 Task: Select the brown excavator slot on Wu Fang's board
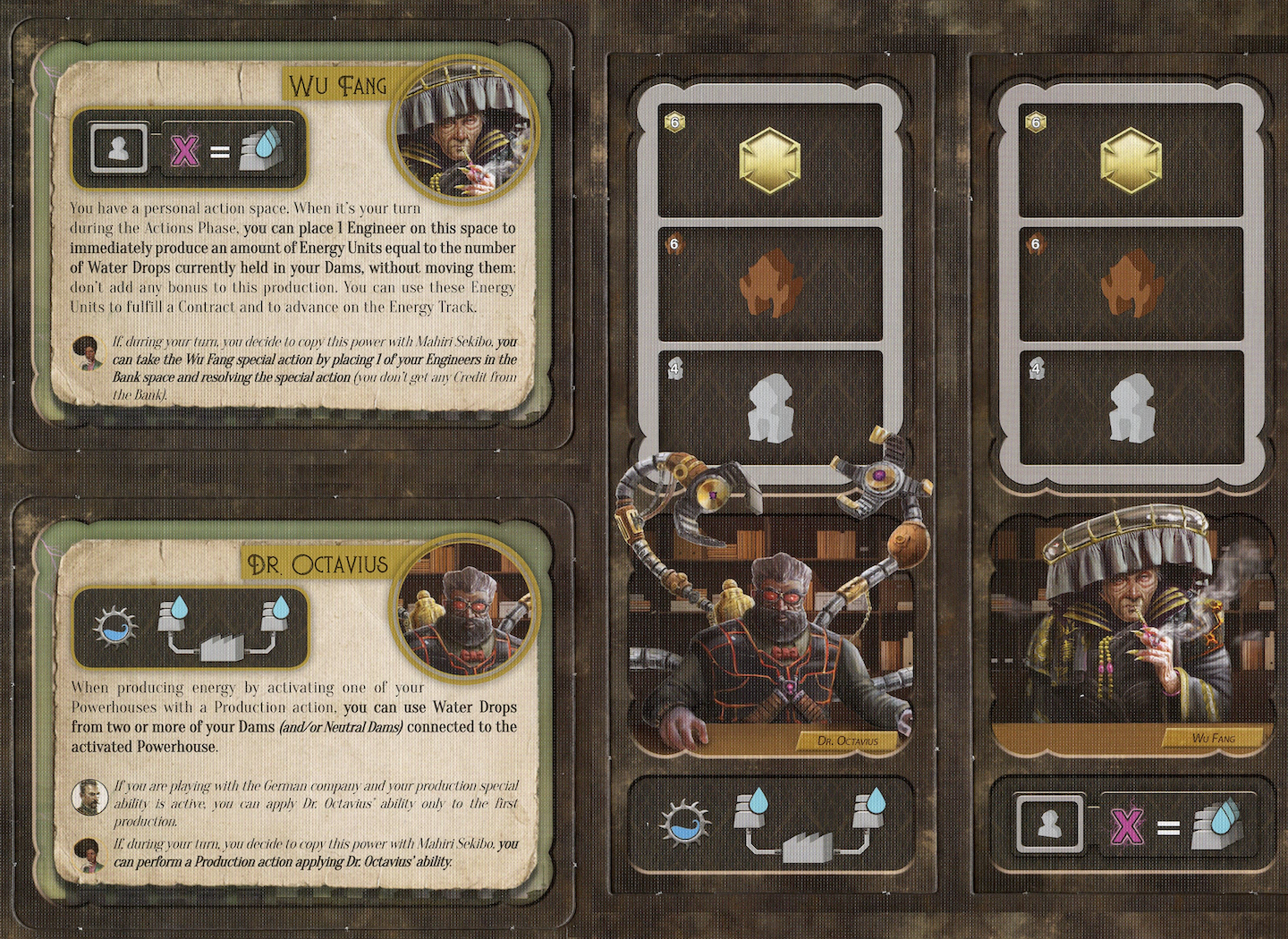[1131, 283]
